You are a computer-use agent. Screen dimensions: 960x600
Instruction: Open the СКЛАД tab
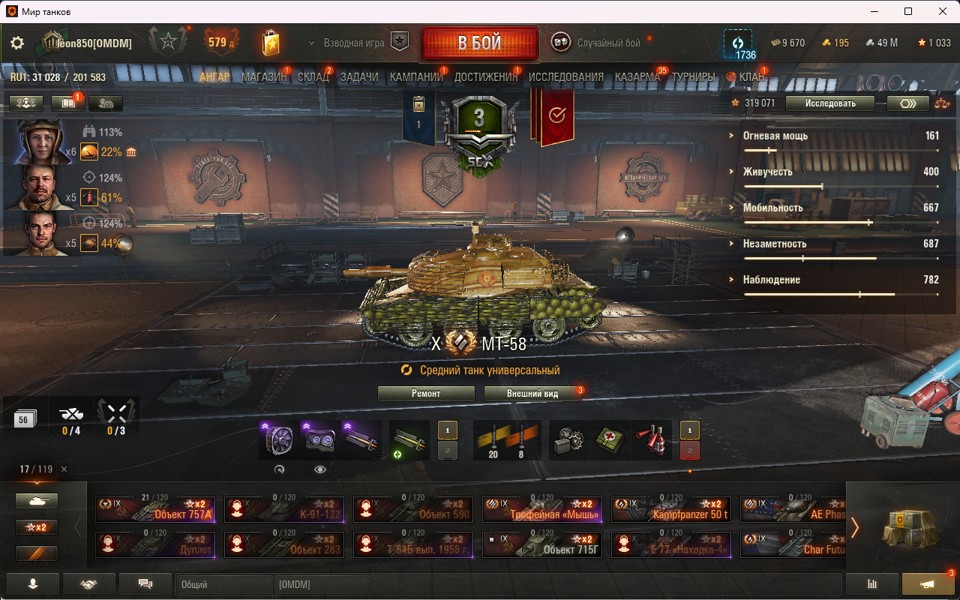[313, 77]
